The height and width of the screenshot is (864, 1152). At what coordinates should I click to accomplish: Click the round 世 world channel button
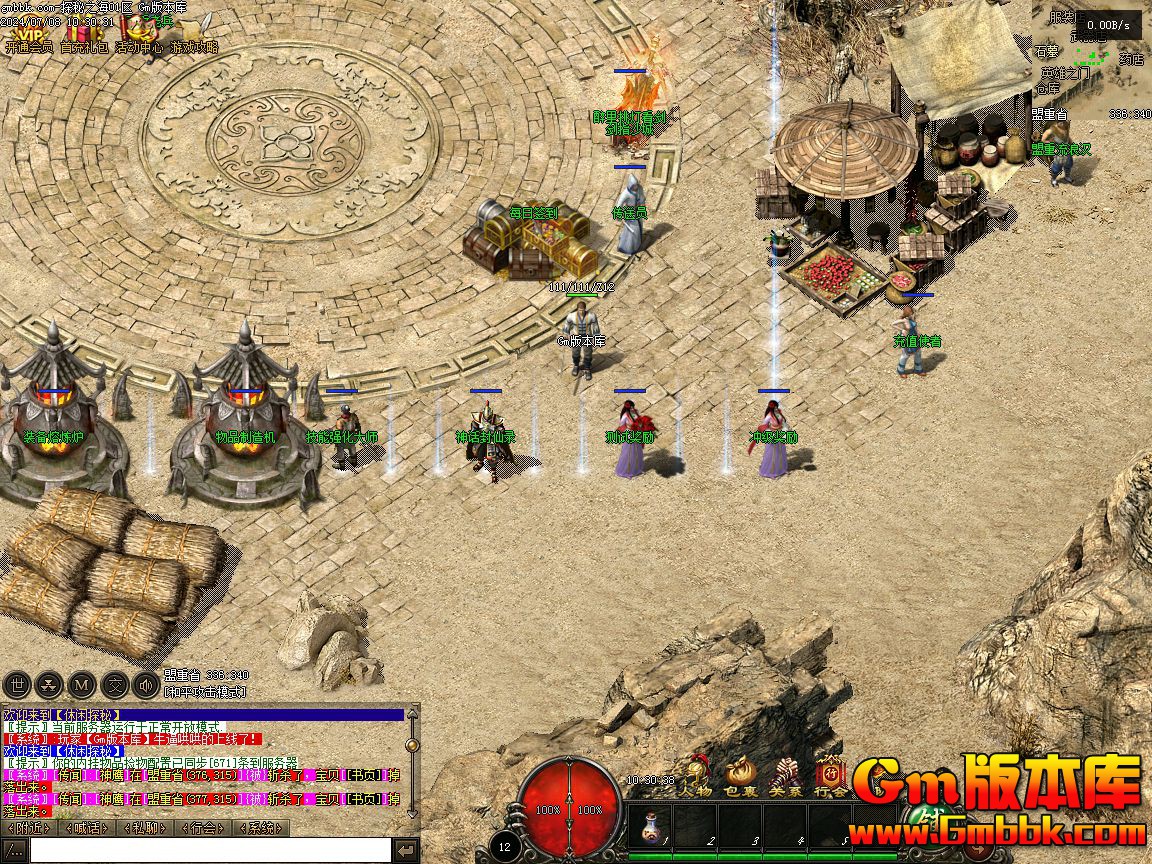17,685
